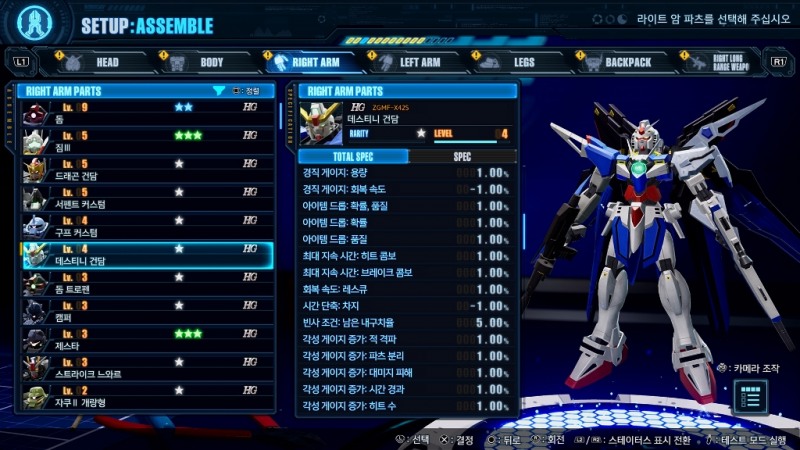The image size is (800, 450).
Task: Click the highlighted 데스티니 건담 part row
Action: pos(146,254)
